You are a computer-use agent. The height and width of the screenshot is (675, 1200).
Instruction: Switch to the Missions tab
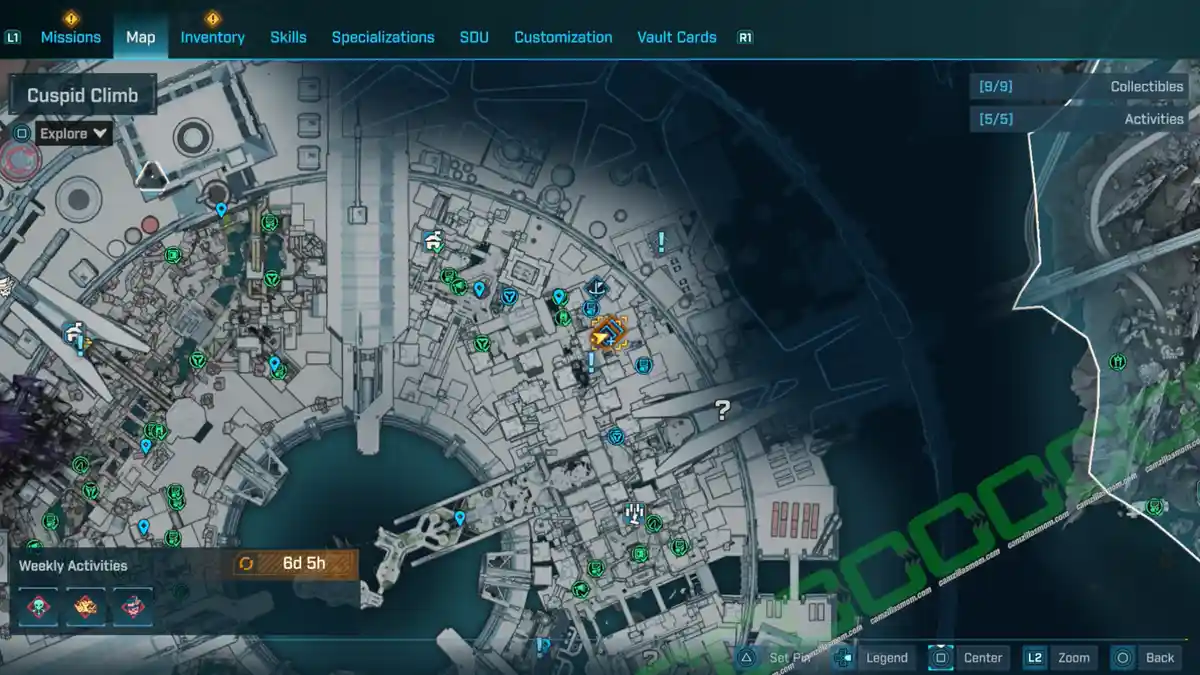point(70,37)
